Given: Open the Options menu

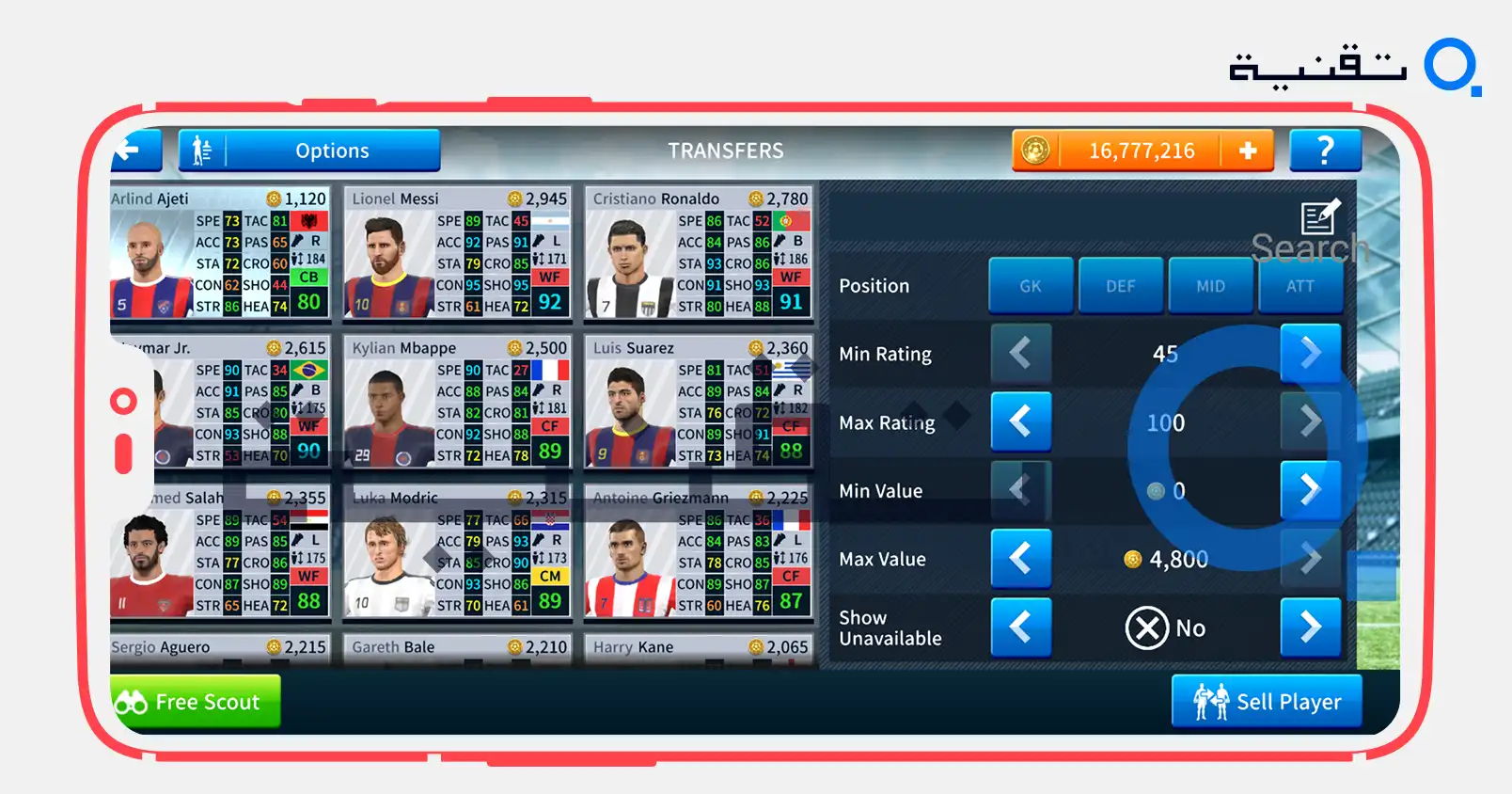Looking at the screenshot, I should (309, 151).
